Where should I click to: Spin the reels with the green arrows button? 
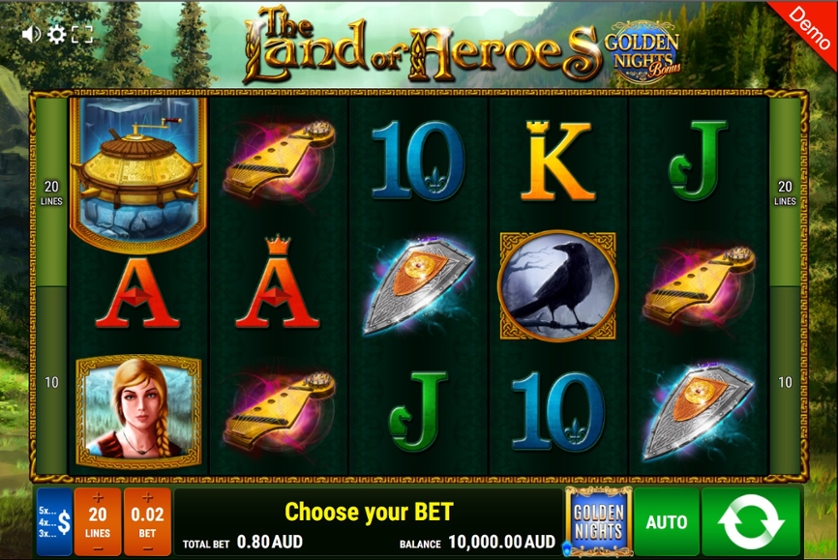(751, 521)
